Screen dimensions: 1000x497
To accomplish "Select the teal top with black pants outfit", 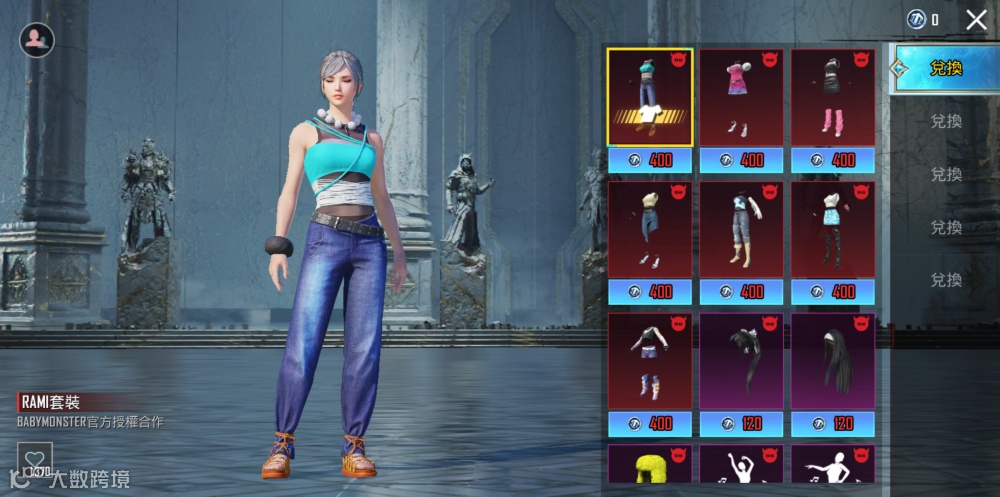I will pyautogui.click(x=833, y=229).
